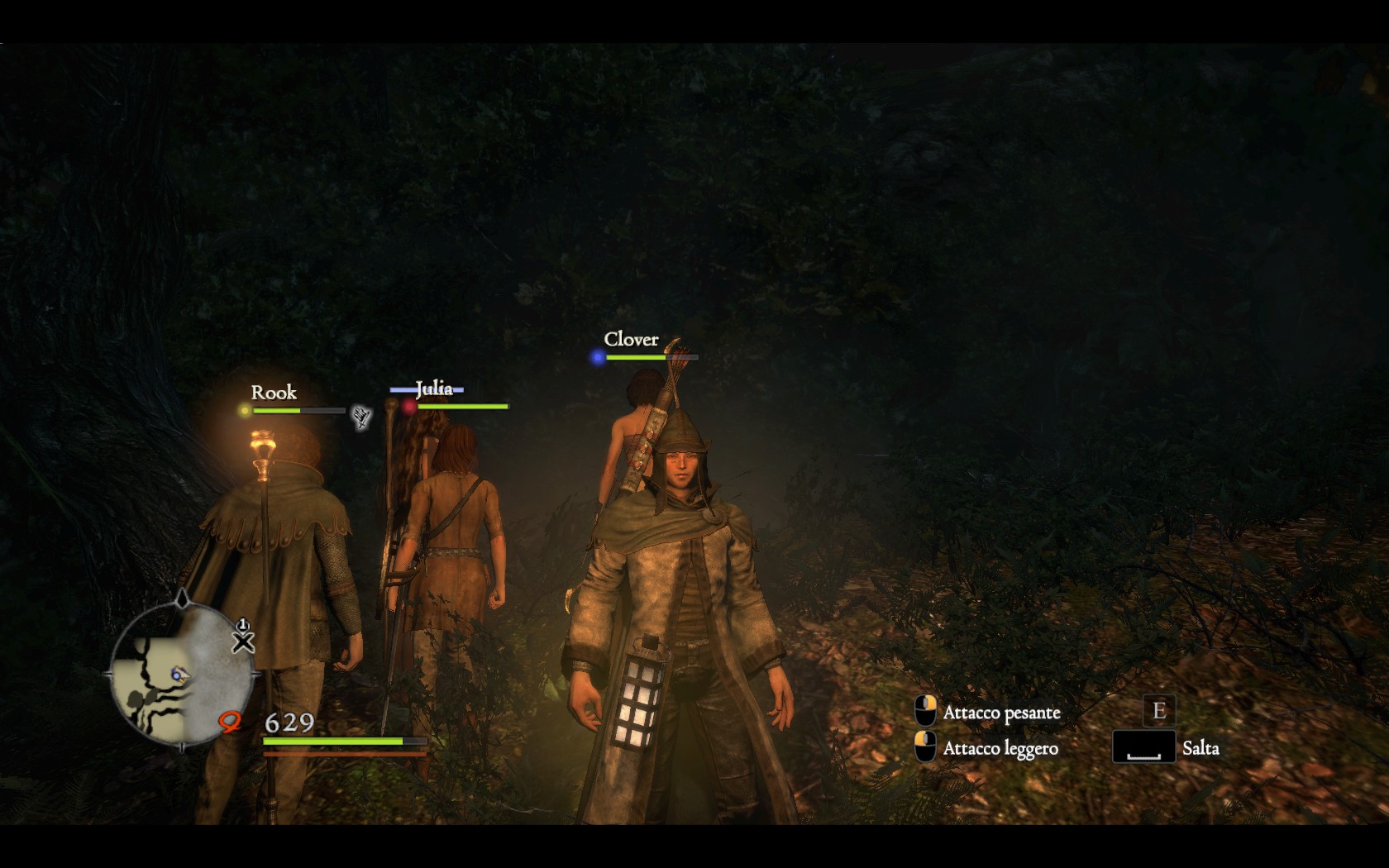
Task: Select the Clover pawn nameplate
Action: tap(631, 340)
